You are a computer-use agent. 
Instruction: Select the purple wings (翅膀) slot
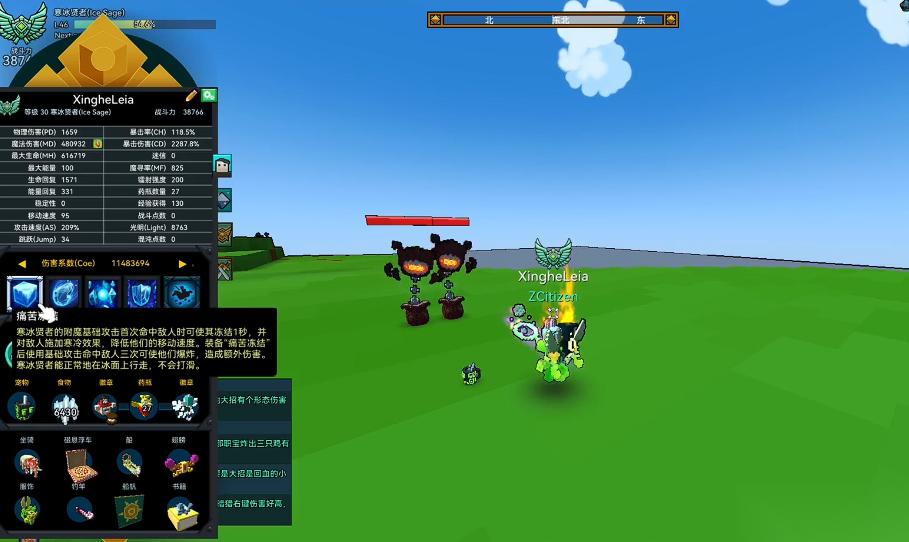[180, 463]
